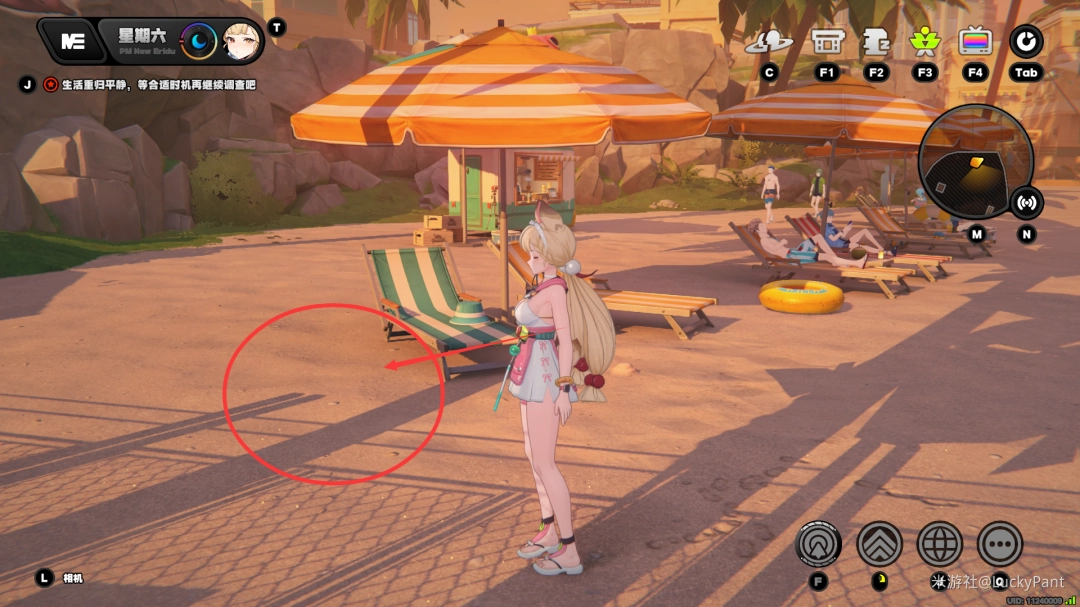
Task: Open the round dial menu button
Action: click(x=1026, y=42)
